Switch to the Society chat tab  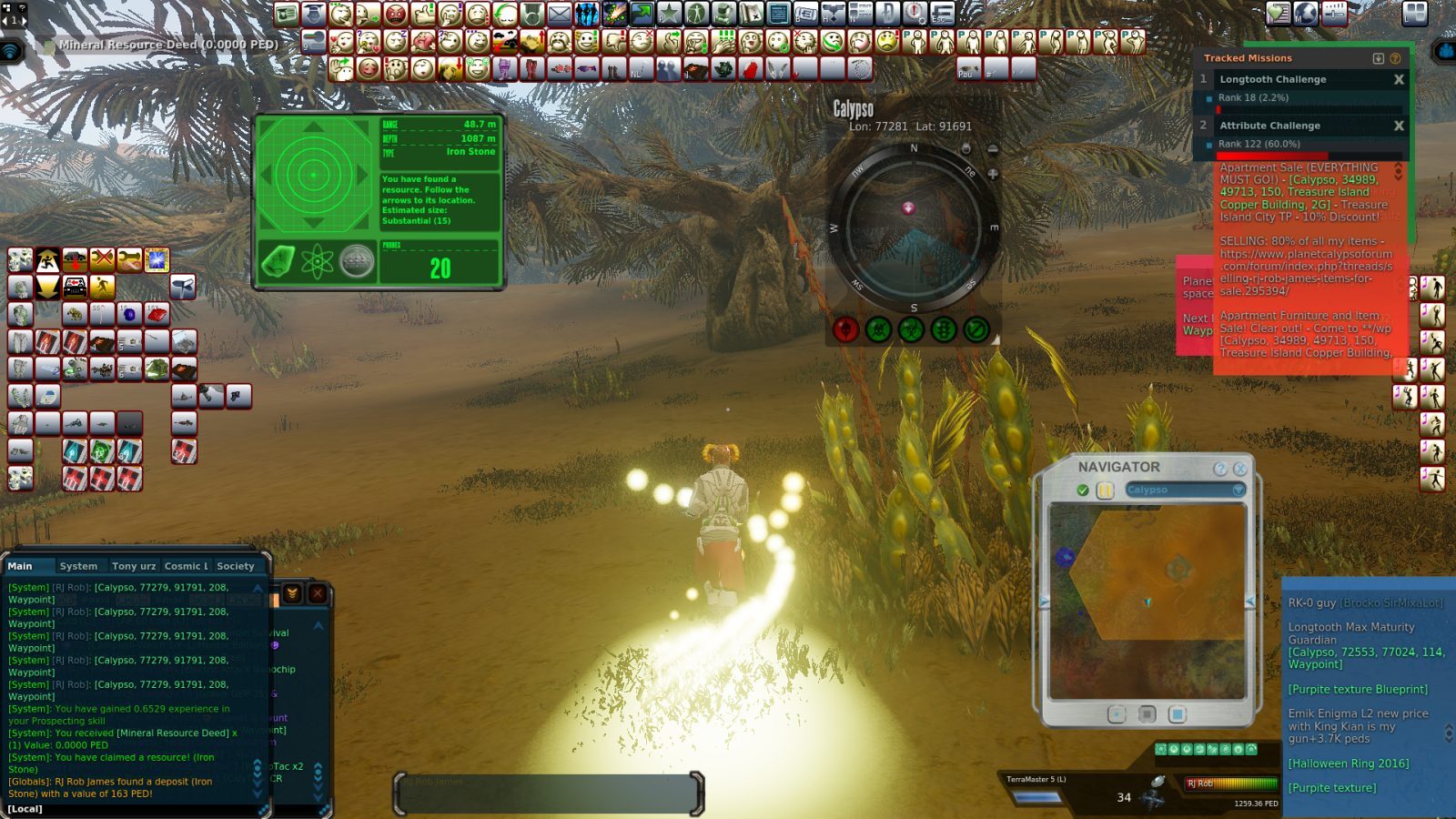(x=235, y=565)
